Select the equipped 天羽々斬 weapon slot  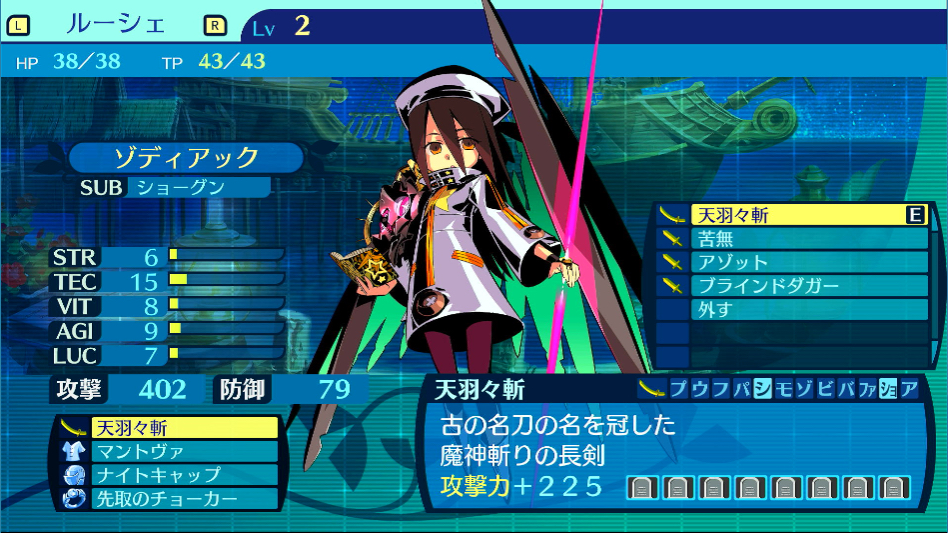pyautogui.click(x=168, y=428)
